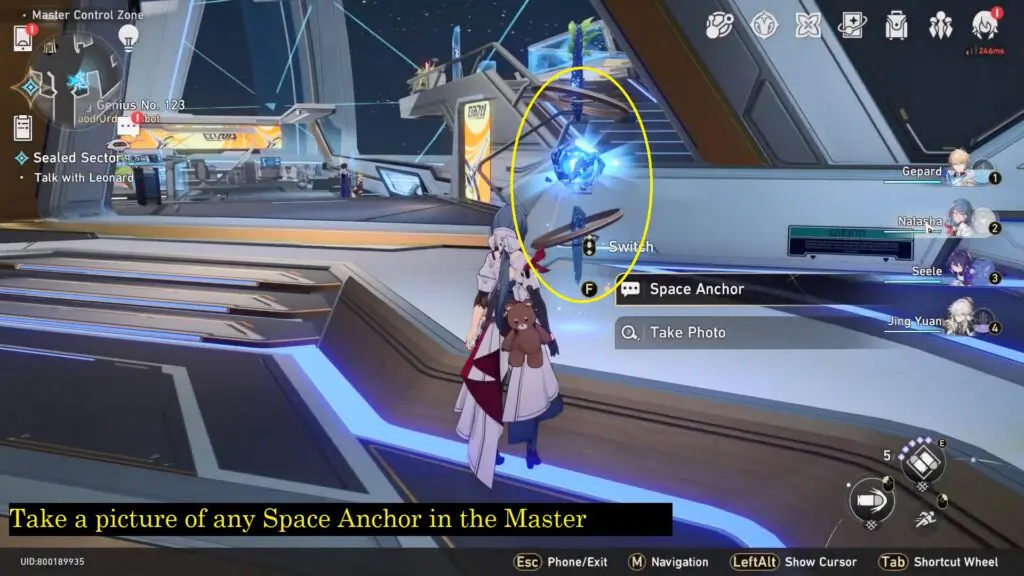This screenshot has height=576, width=1024.
Task: Open the character portrait icon with alert
Action: (x=984, y=25)
